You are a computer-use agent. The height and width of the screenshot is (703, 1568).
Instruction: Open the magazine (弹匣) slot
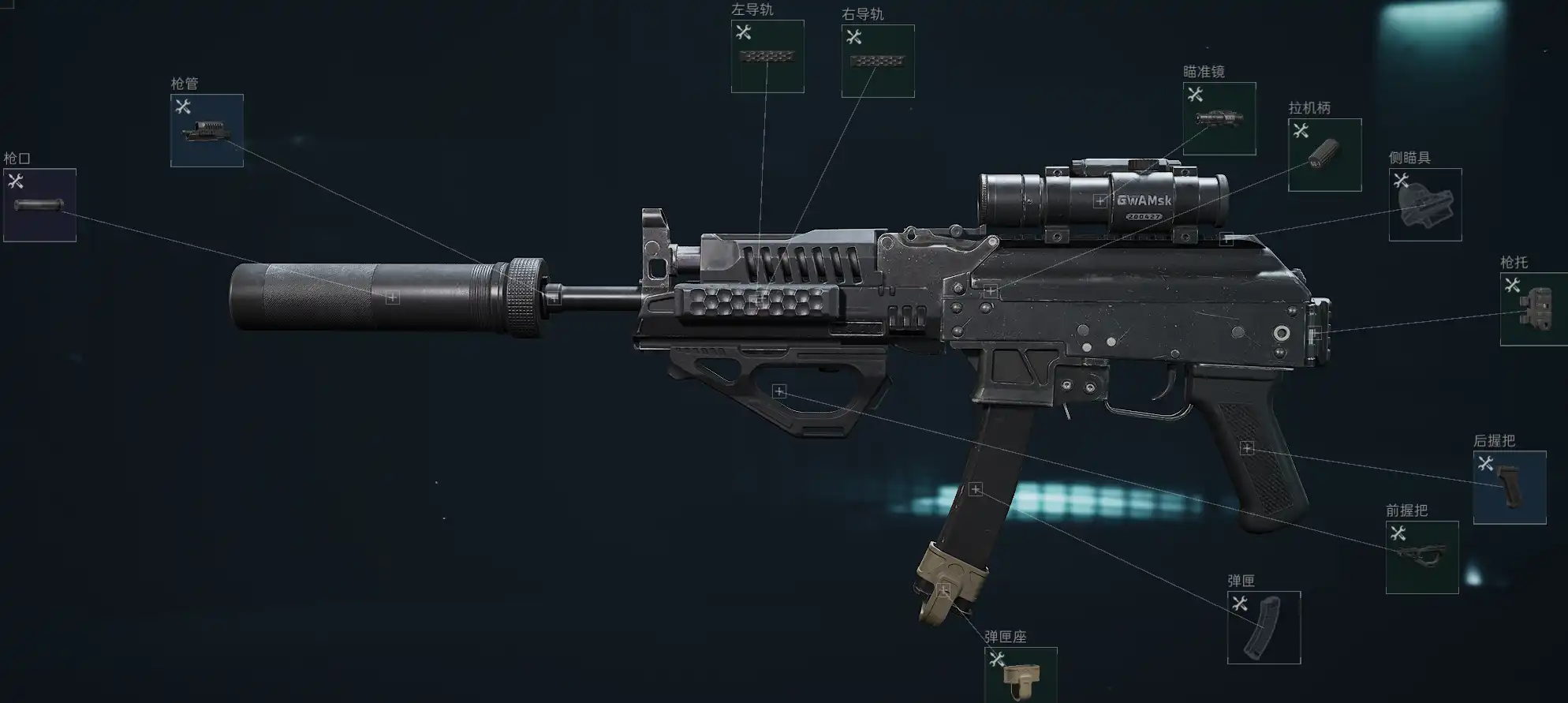click(1264, 628)
